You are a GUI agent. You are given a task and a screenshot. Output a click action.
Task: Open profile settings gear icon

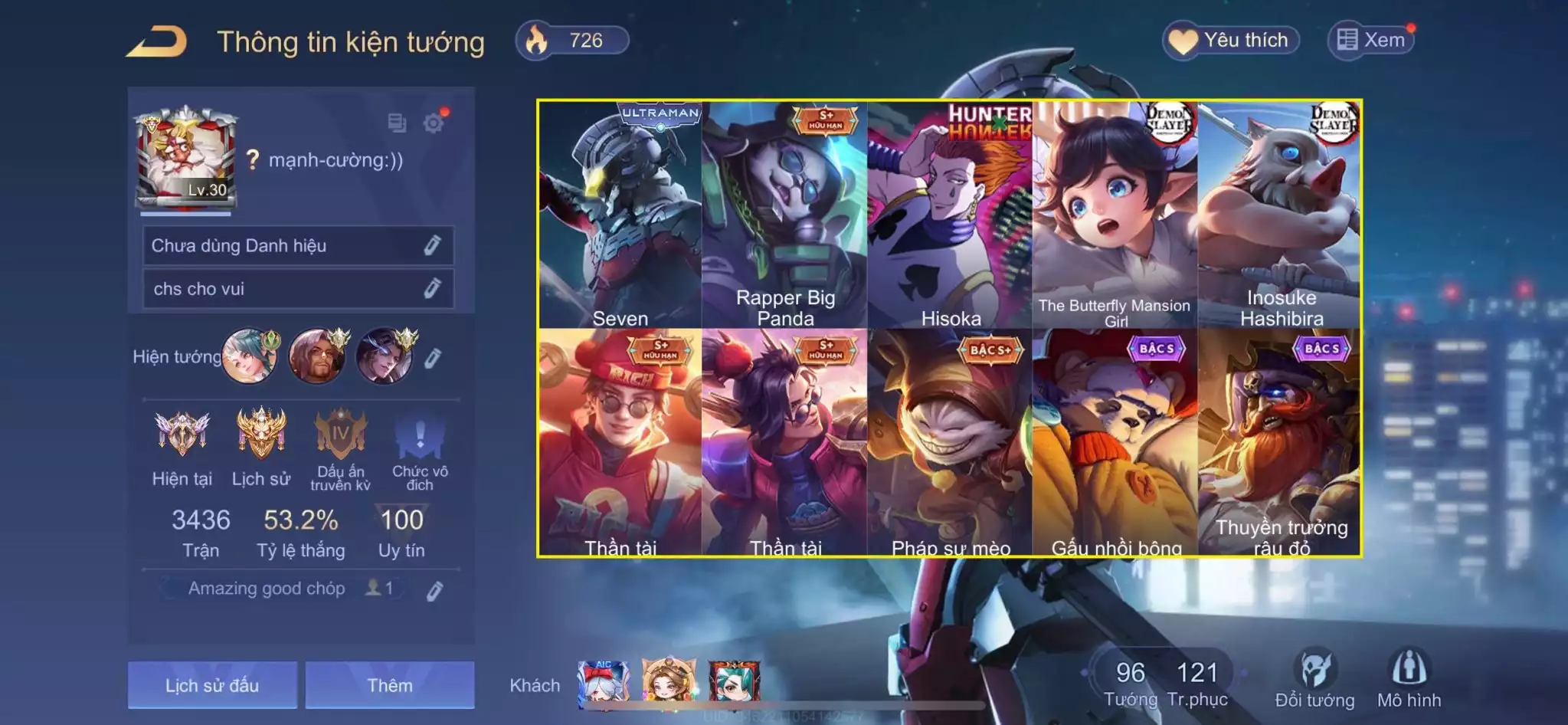434,123
